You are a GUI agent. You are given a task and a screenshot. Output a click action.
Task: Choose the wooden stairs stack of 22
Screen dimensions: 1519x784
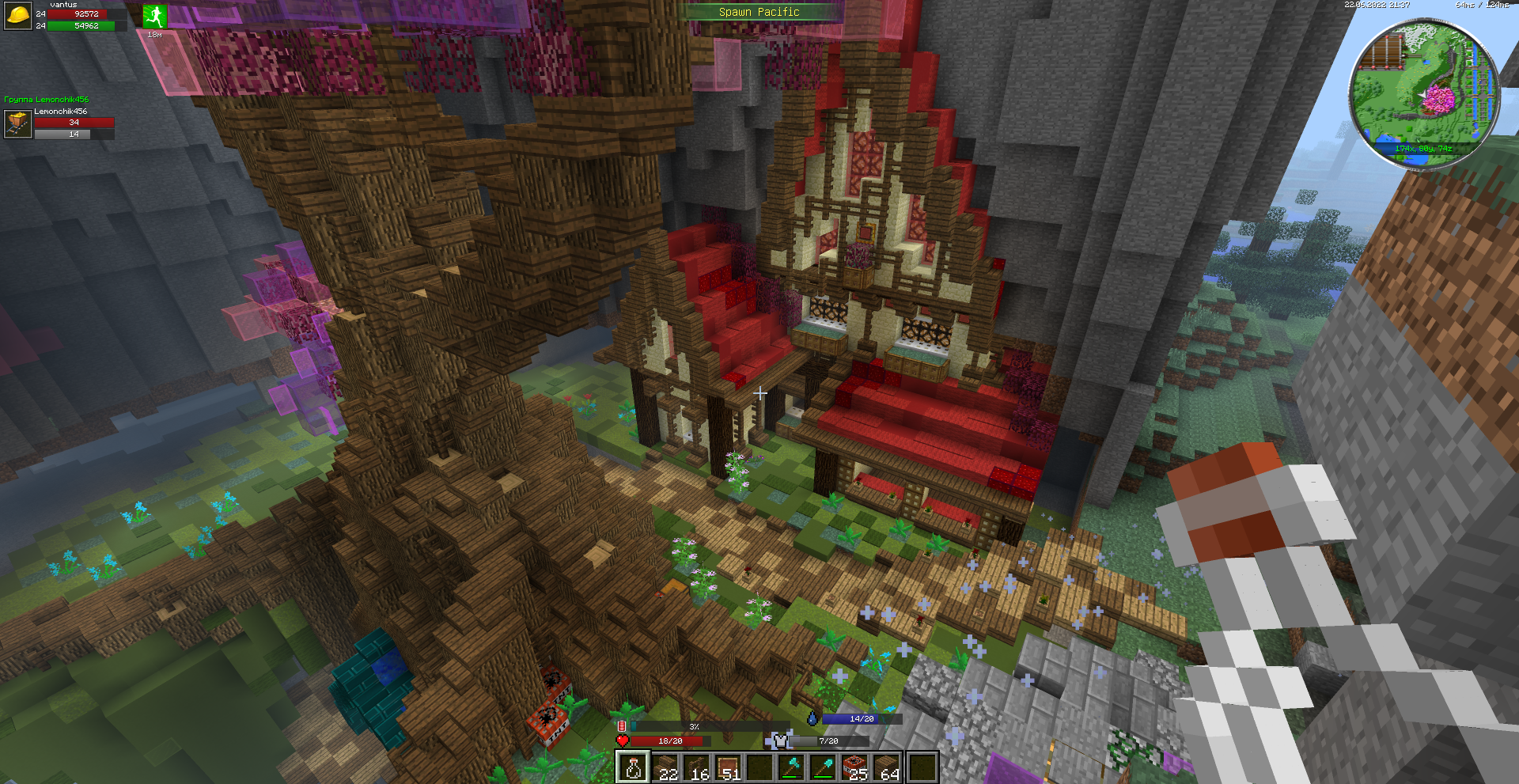665,767
